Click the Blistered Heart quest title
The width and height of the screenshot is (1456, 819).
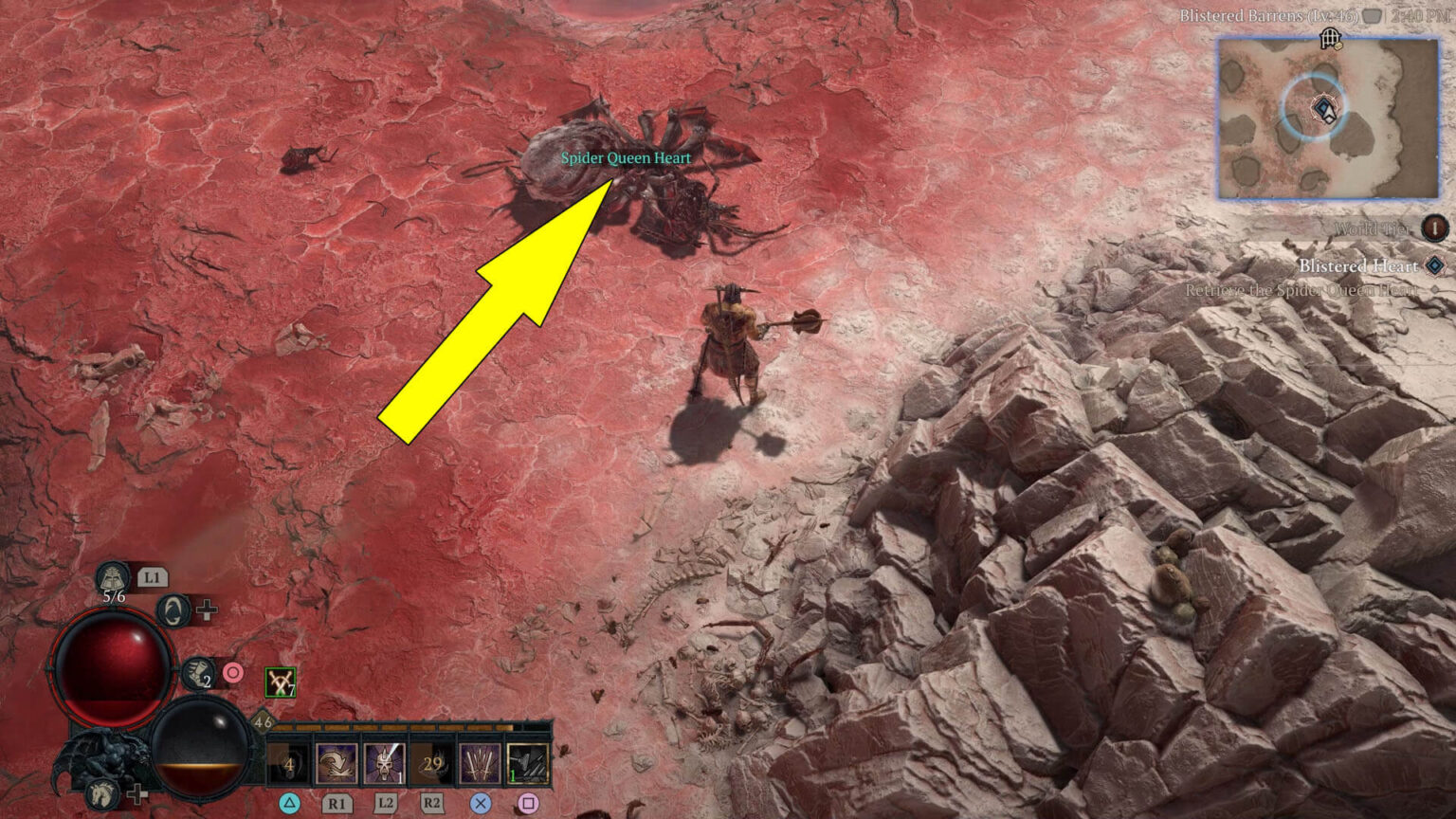tap(1358, 265)
